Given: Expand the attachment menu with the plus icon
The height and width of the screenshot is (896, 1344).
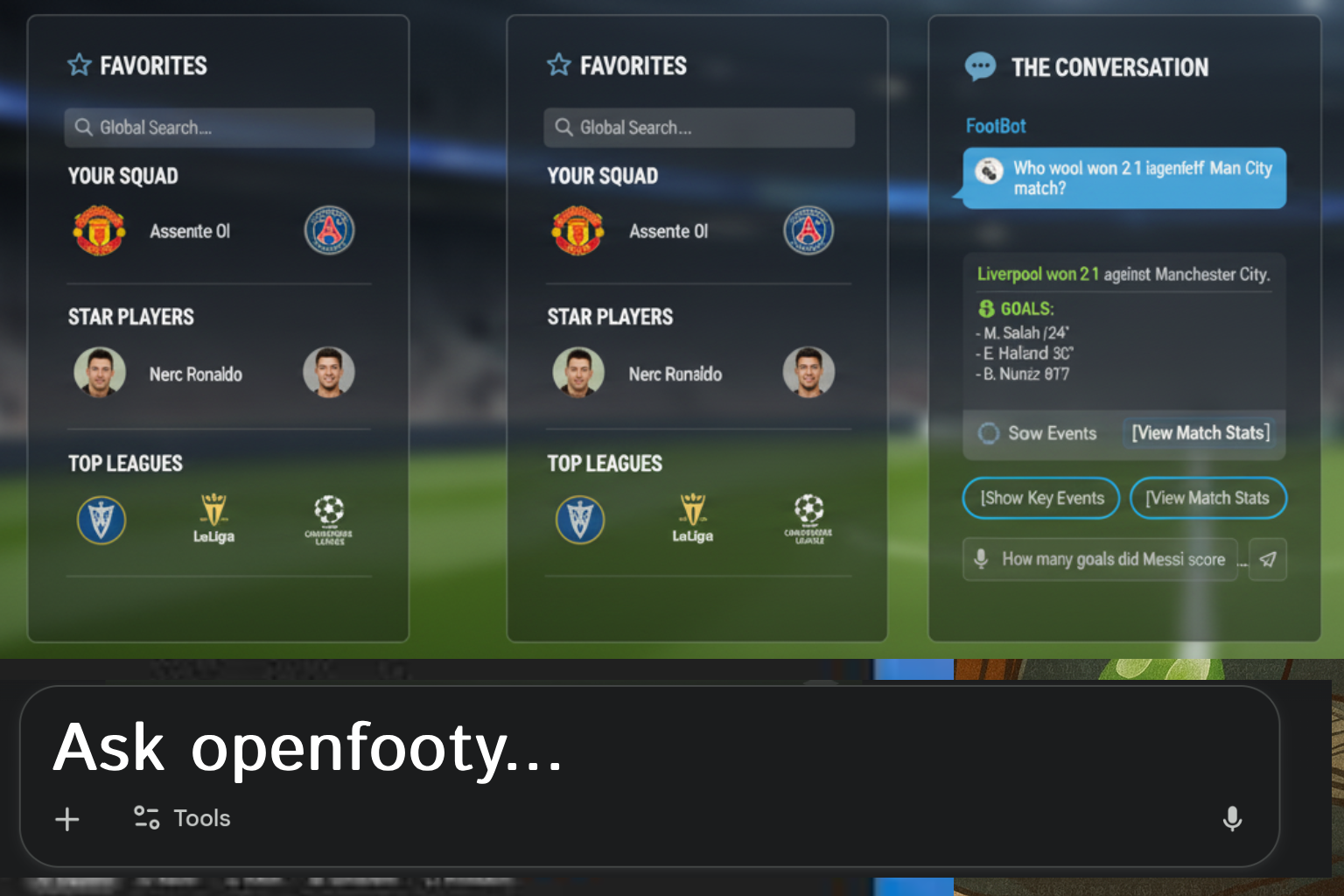Looking at the screenshot, I should click(x=66, y=819).
